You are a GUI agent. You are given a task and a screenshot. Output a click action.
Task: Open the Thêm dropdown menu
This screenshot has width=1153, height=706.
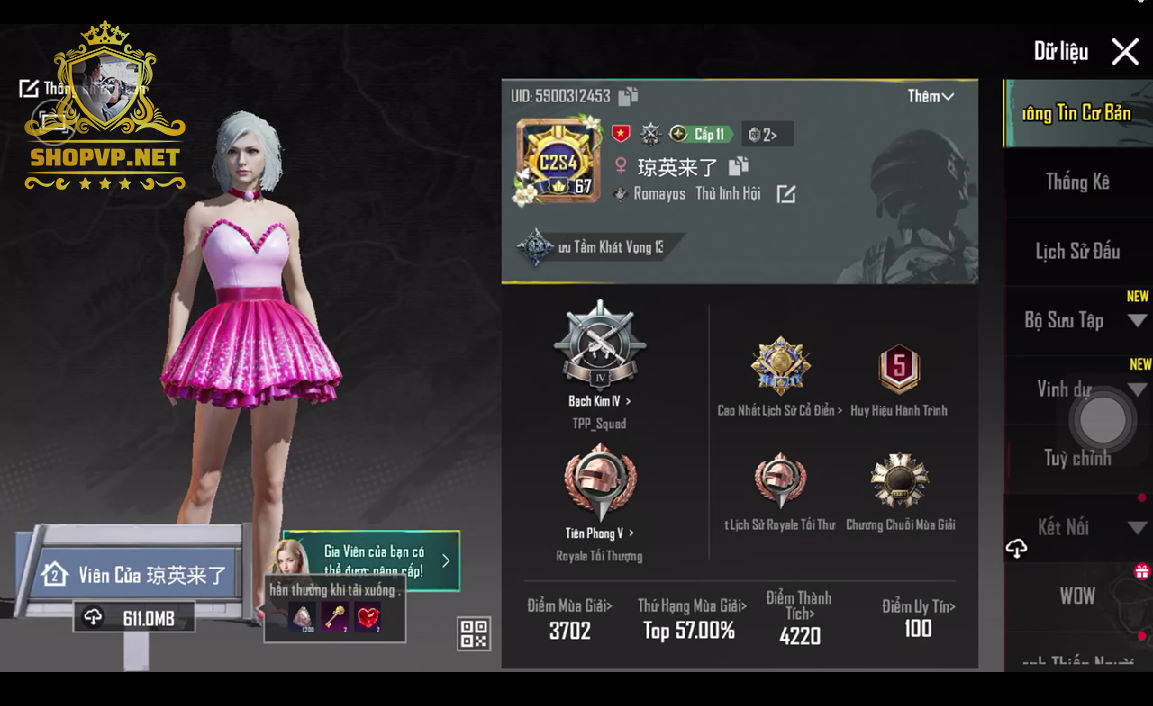click(930, 96)
